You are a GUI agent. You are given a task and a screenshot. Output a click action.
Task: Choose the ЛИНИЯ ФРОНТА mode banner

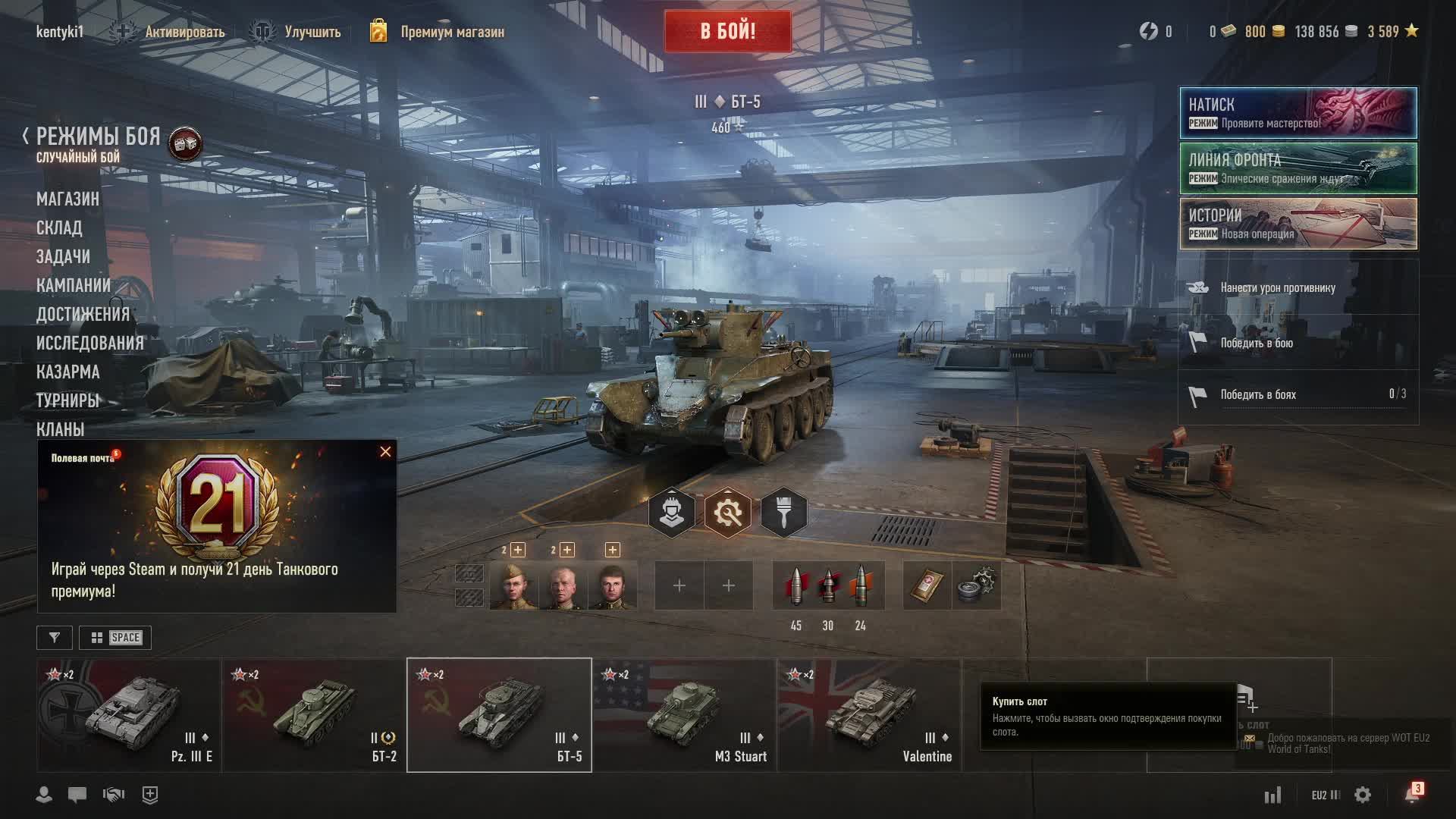point(1298,168)
